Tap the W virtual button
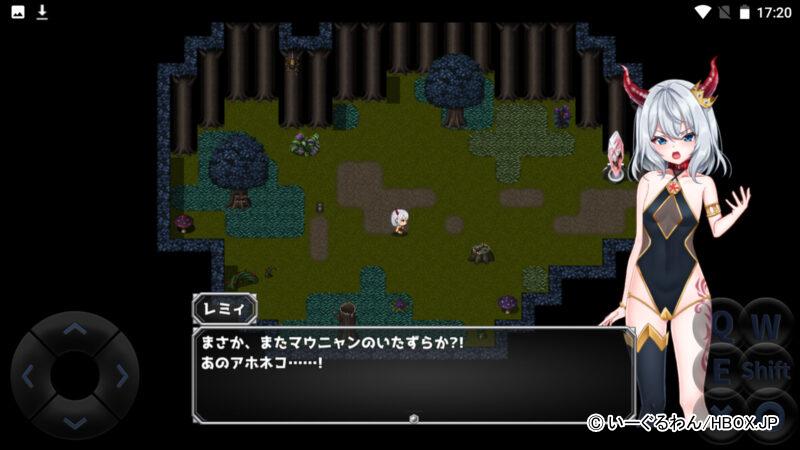The height and width of the screenshot is (450, 800). click(766, 326)
